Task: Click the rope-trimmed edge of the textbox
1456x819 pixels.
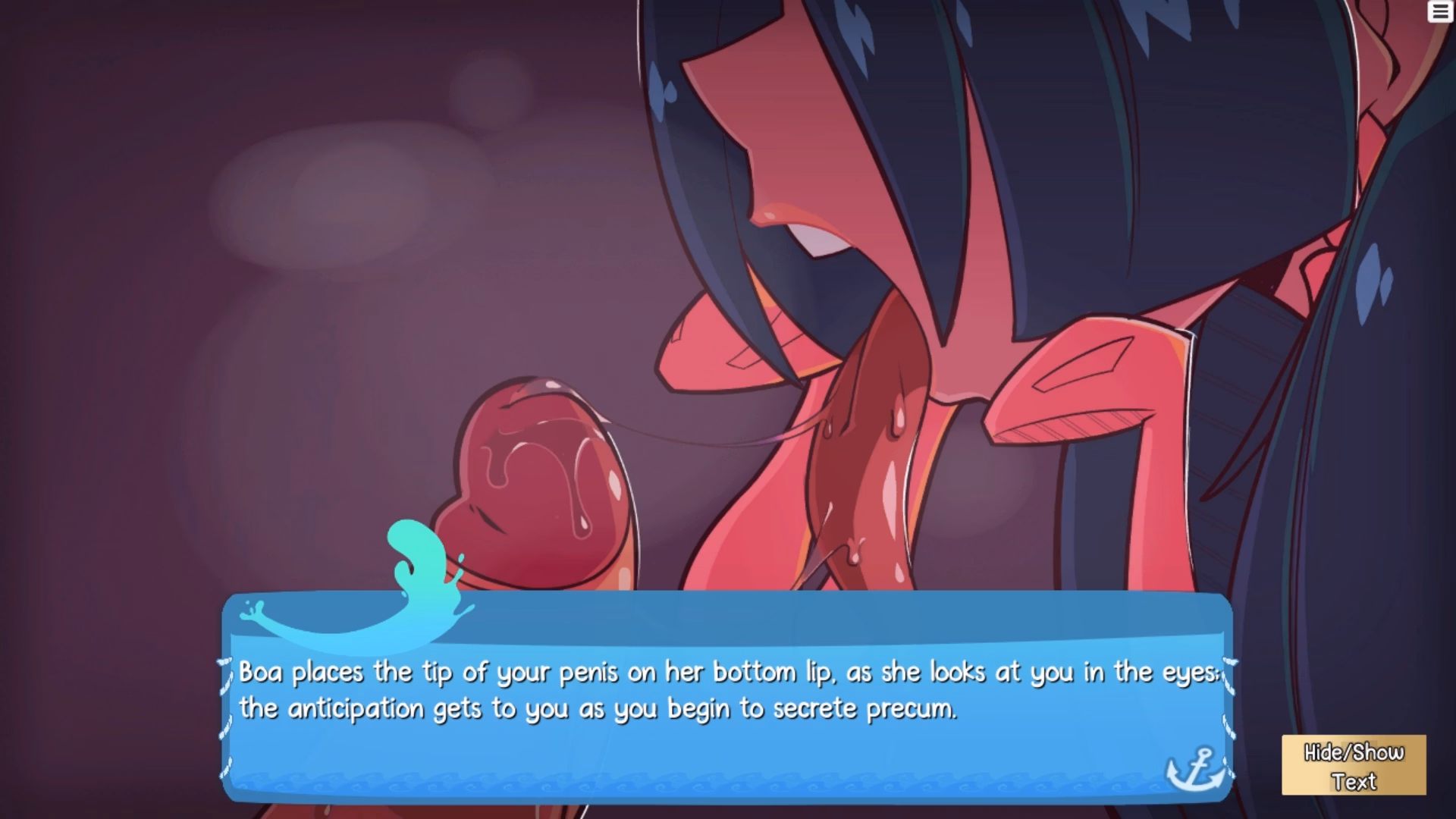Action: 226,705
